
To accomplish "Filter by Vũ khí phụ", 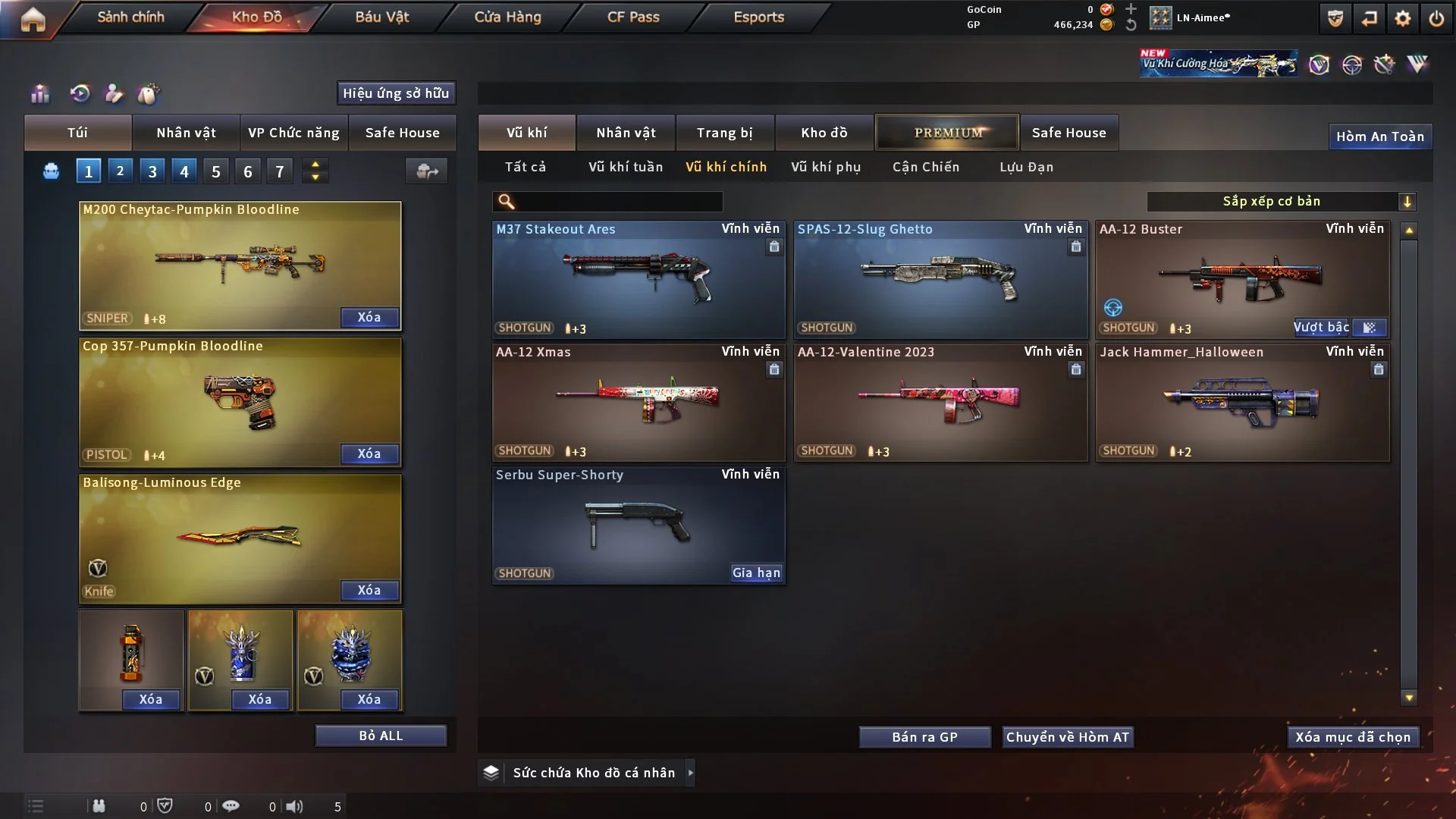I will click(x=826, y=167).
